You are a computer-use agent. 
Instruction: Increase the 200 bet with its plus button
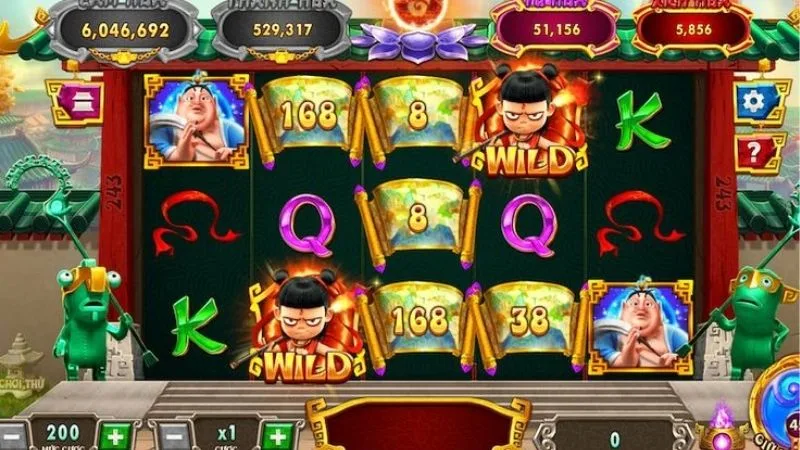point(118,437)
